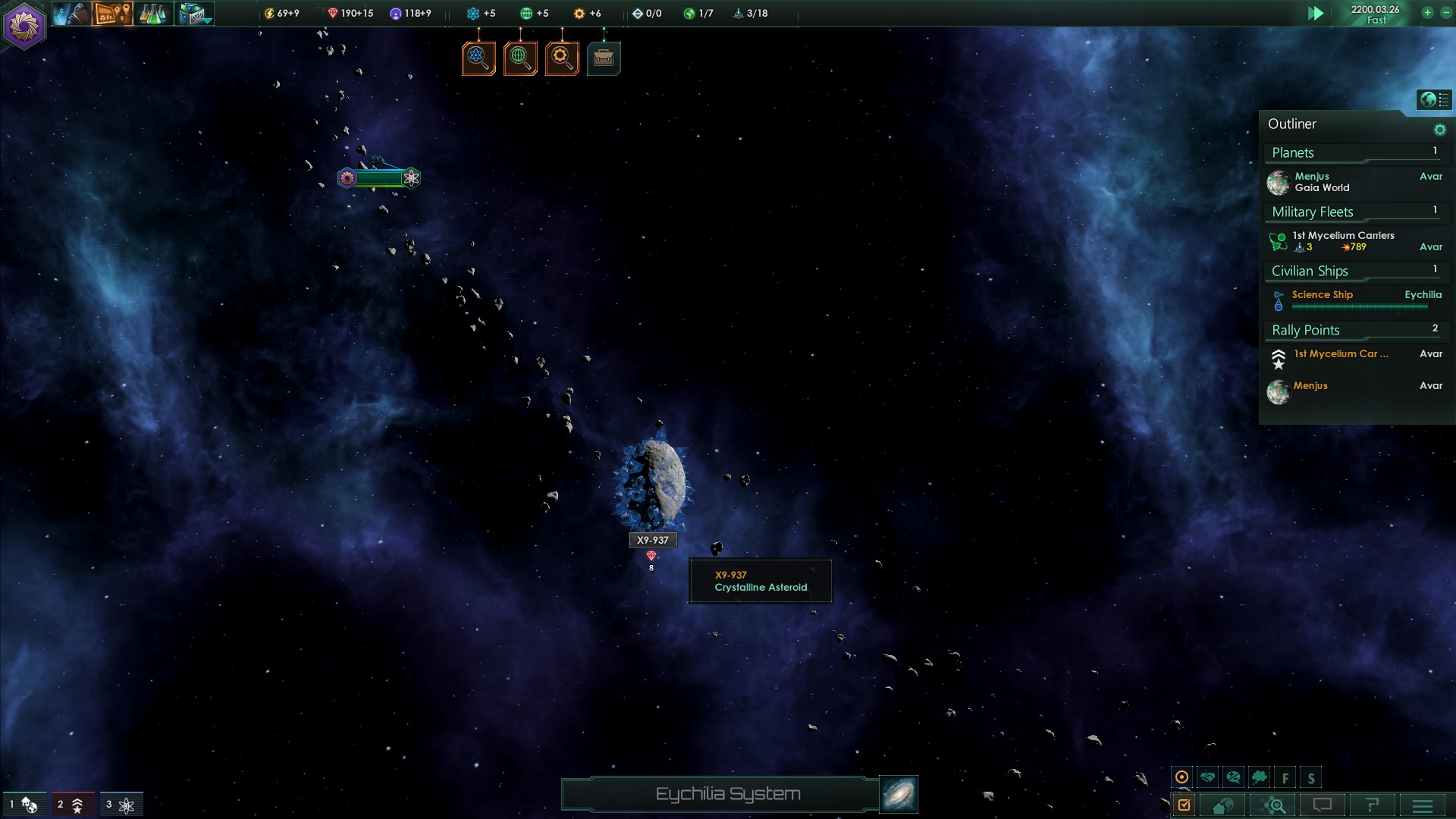Toggle the diplomacy handshake map mode

pos(1208,777)
